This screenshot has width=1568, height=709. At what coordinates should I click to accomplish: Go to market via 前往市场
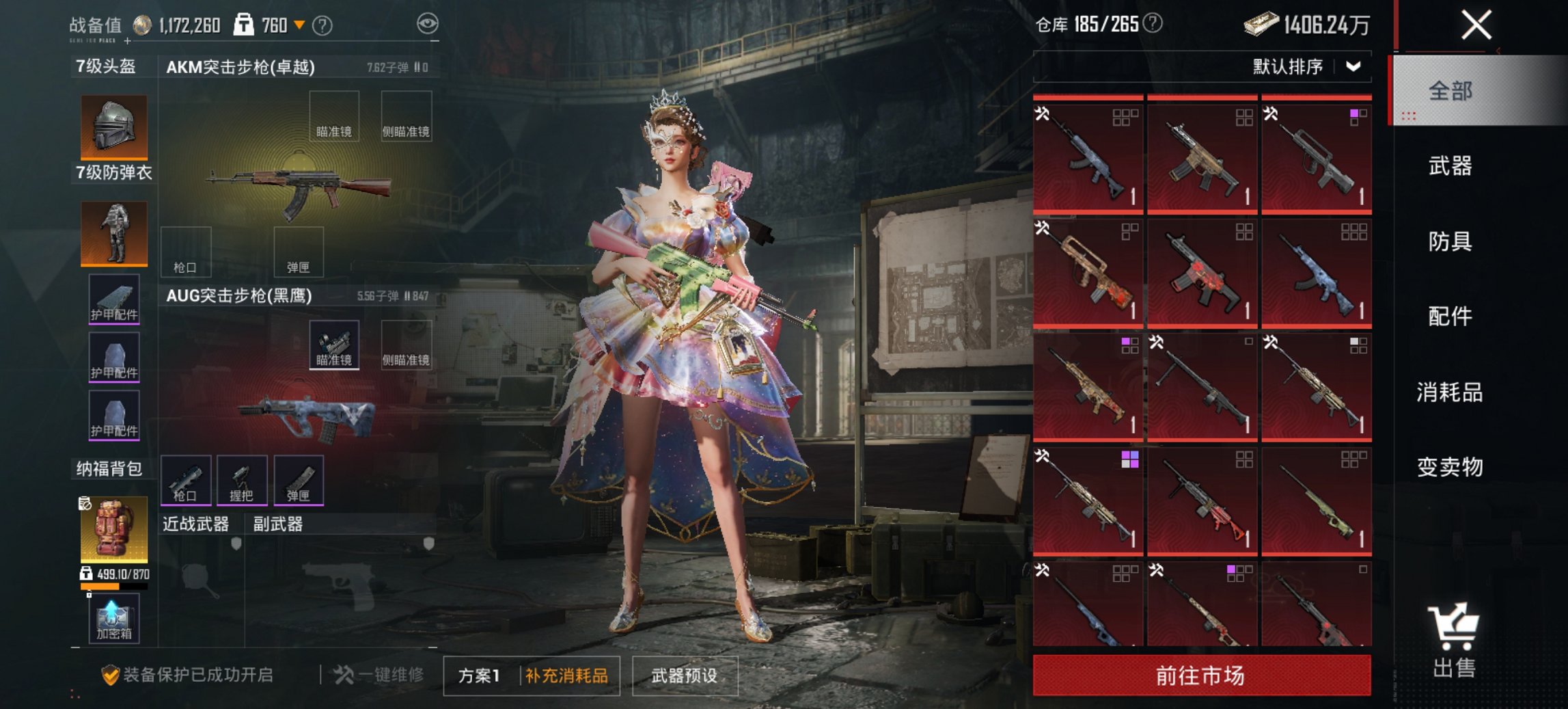[x=1201, y=675]
